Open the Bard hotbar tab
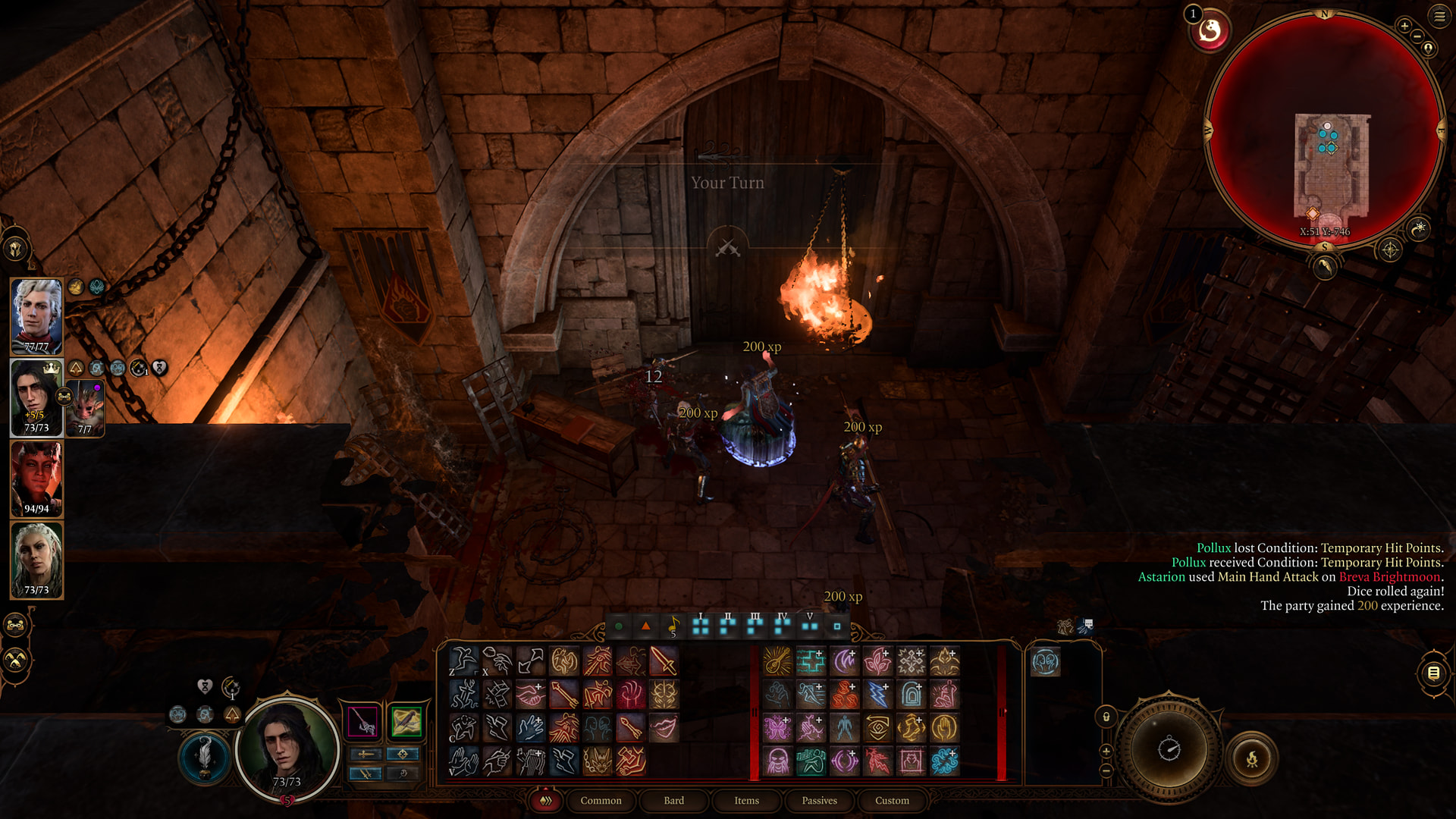 (x=673, y=801)
